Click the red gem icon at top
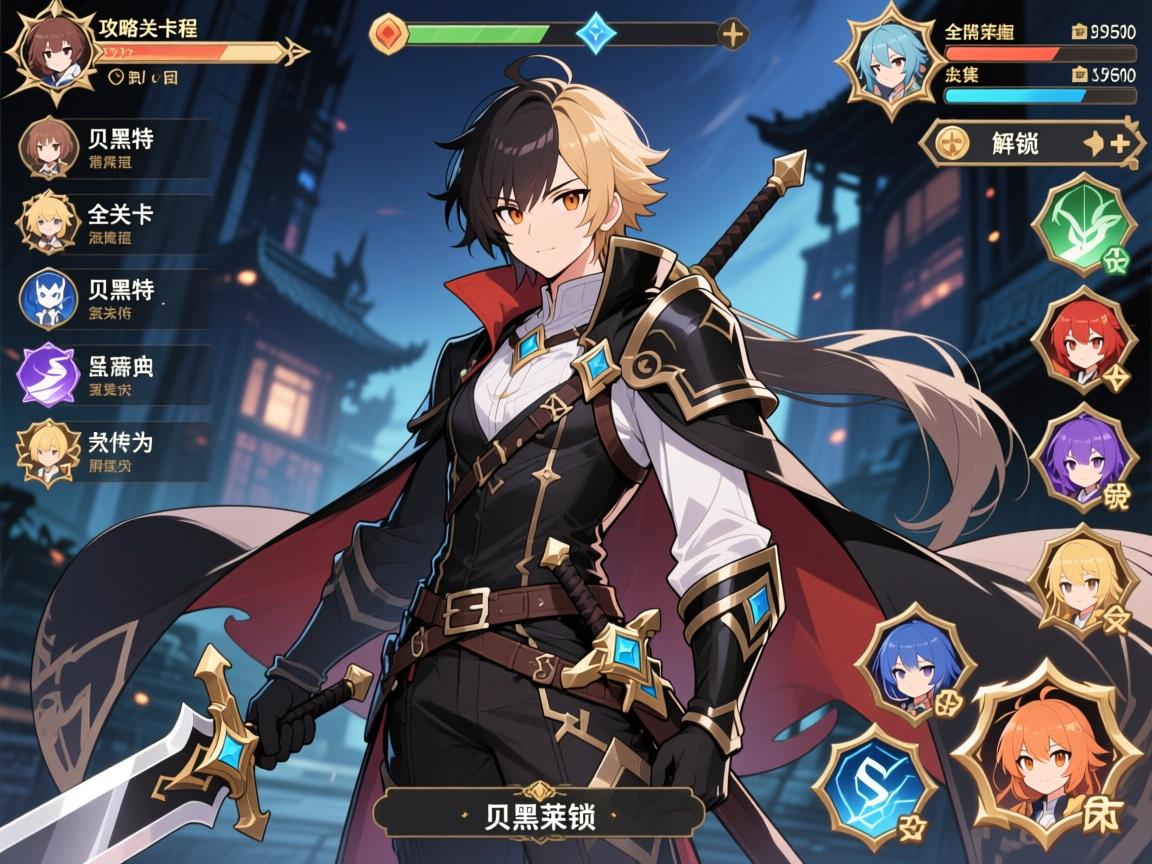This screenshot has height=864, width=1152. [x=388, y=34]
